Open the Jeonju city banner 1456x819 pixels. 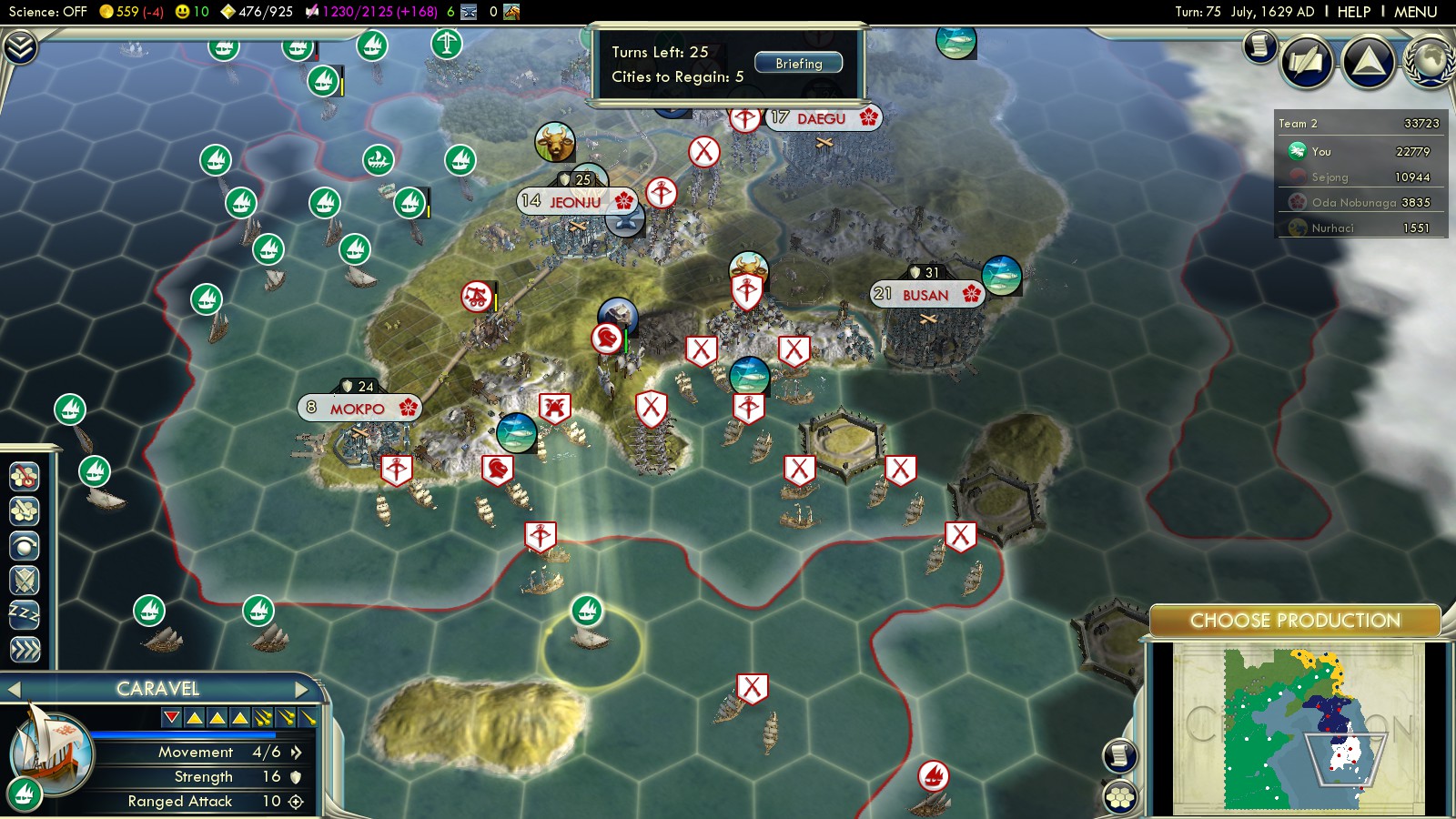click(575, 201)
